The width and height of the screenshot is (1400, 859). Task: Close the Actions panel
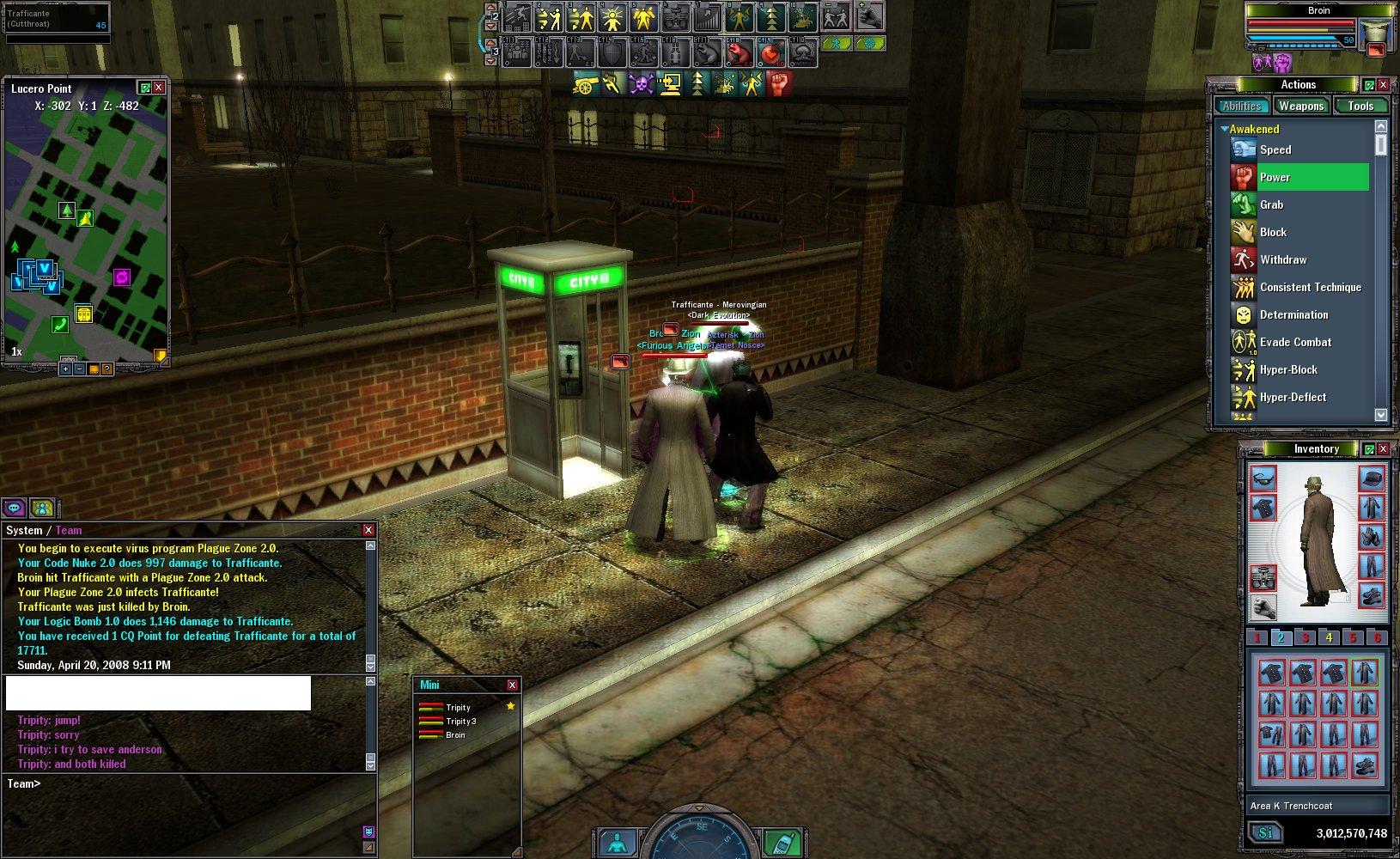tap(1383, 85)
